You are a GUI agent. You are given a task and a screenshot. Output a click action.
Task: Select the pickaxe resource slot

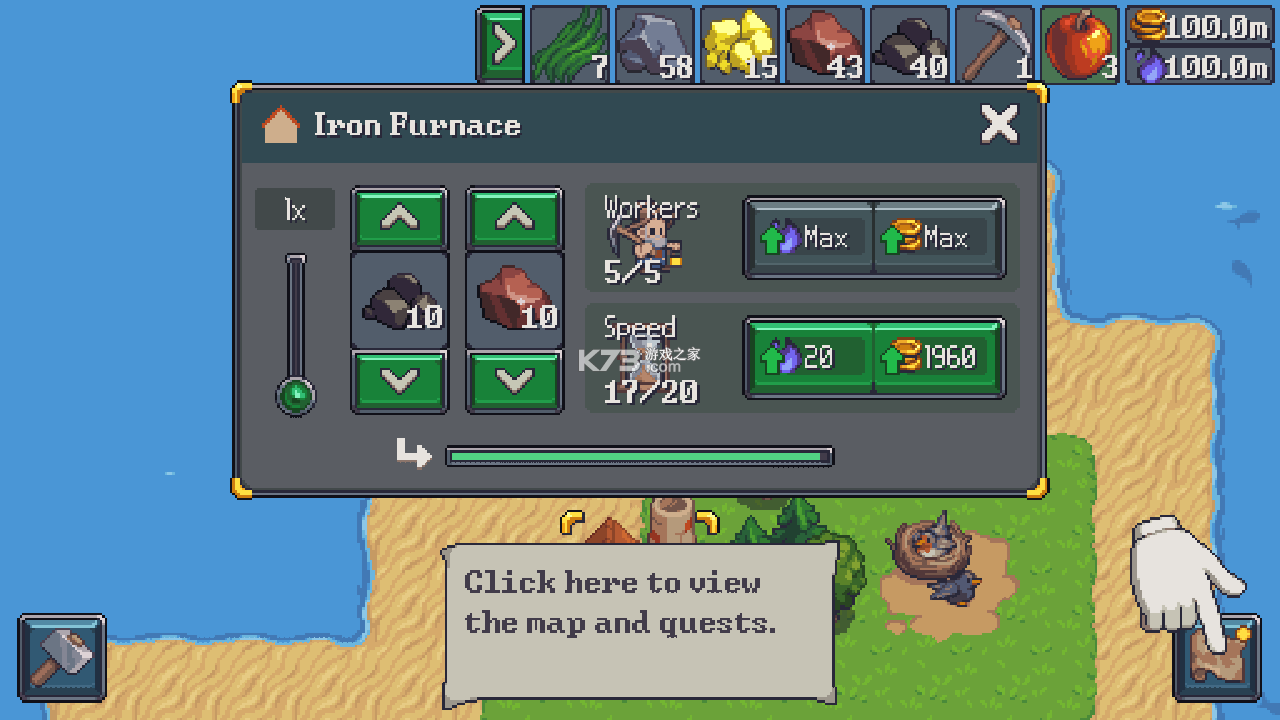[x=994, y=45]
